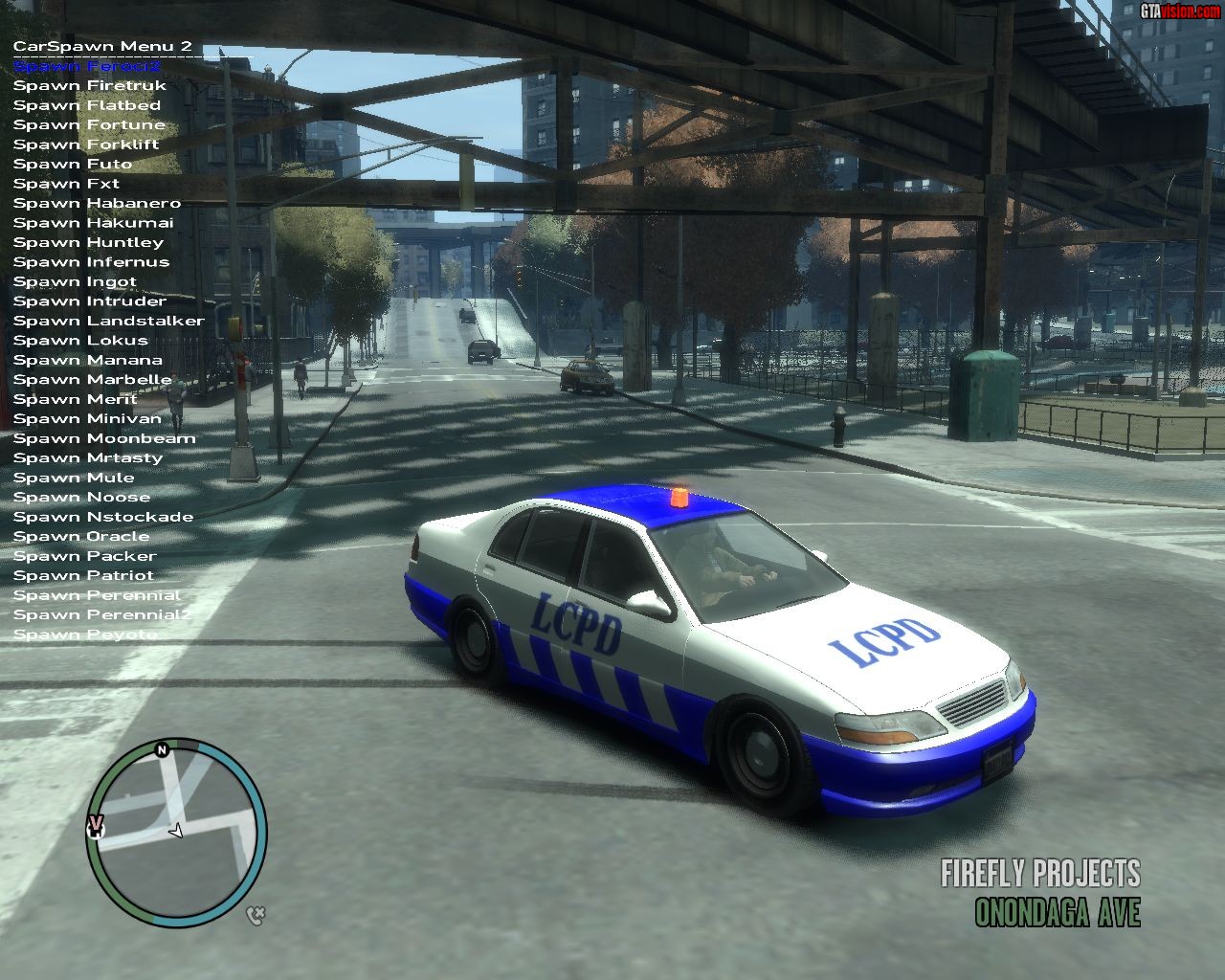Select Spawn Marbelle in the list

pos(92,379)
